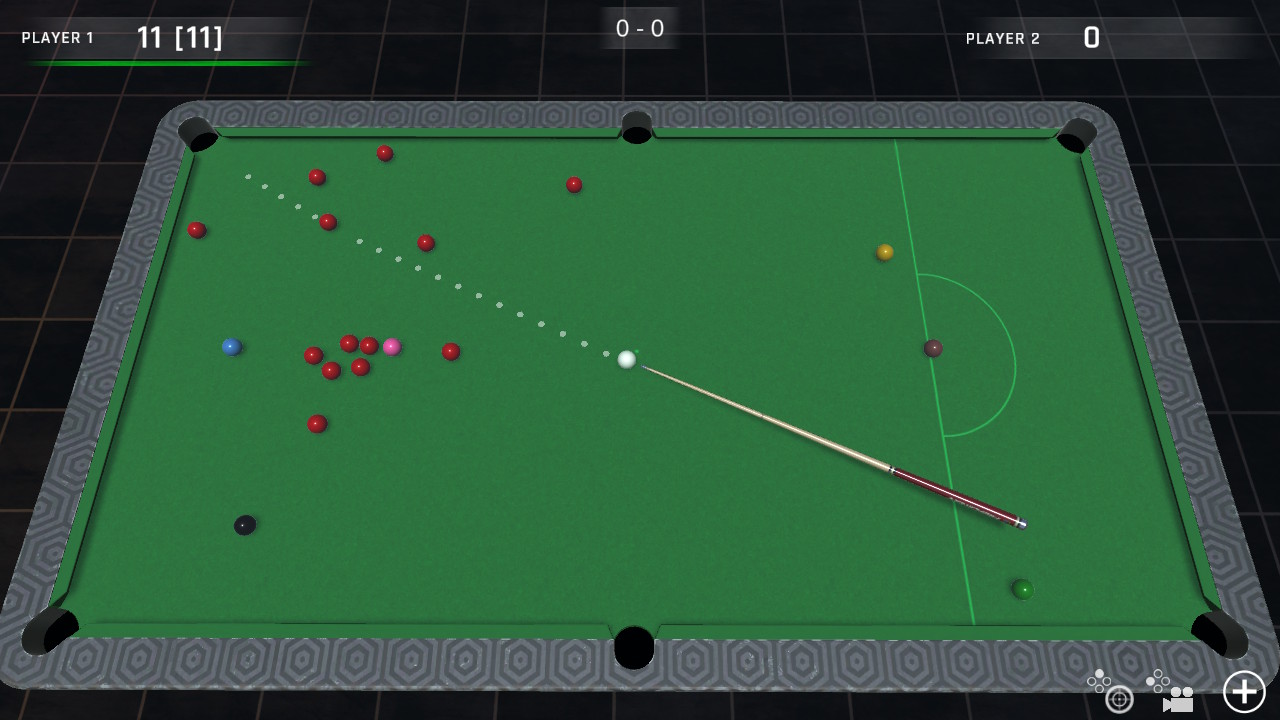1280x720 pixels.
Task: Click the 0 - 0 frame score display
Action: [x=639, y=28]
